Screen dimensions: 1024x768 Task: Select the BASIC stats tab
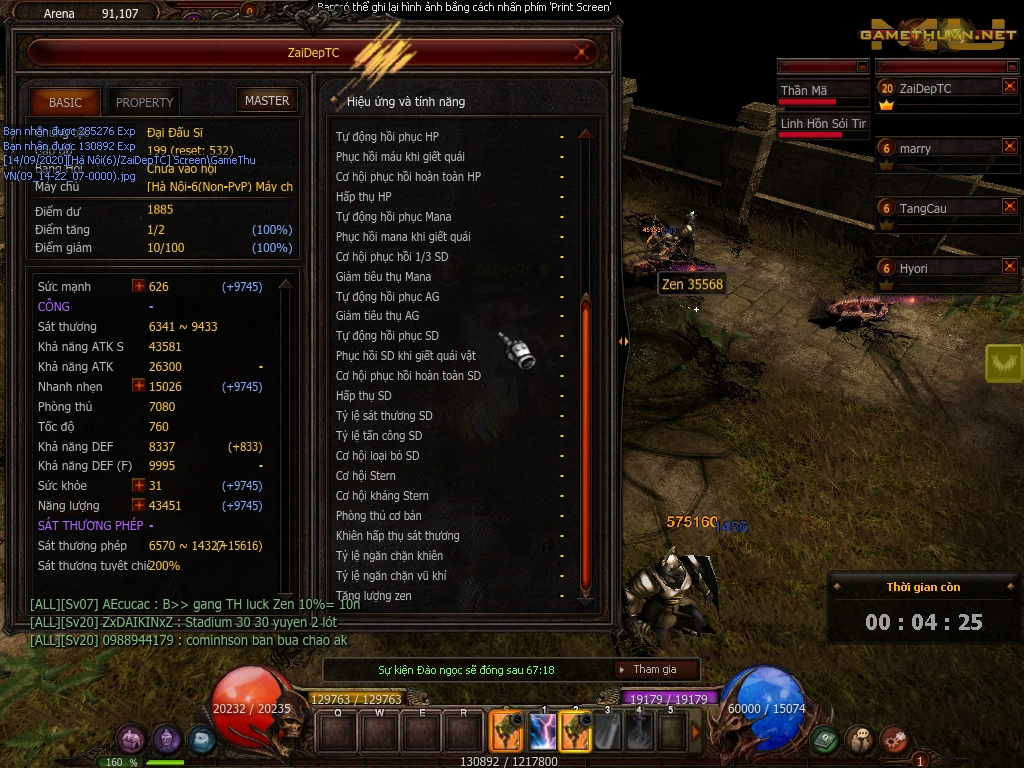click(x=65, y=102)
